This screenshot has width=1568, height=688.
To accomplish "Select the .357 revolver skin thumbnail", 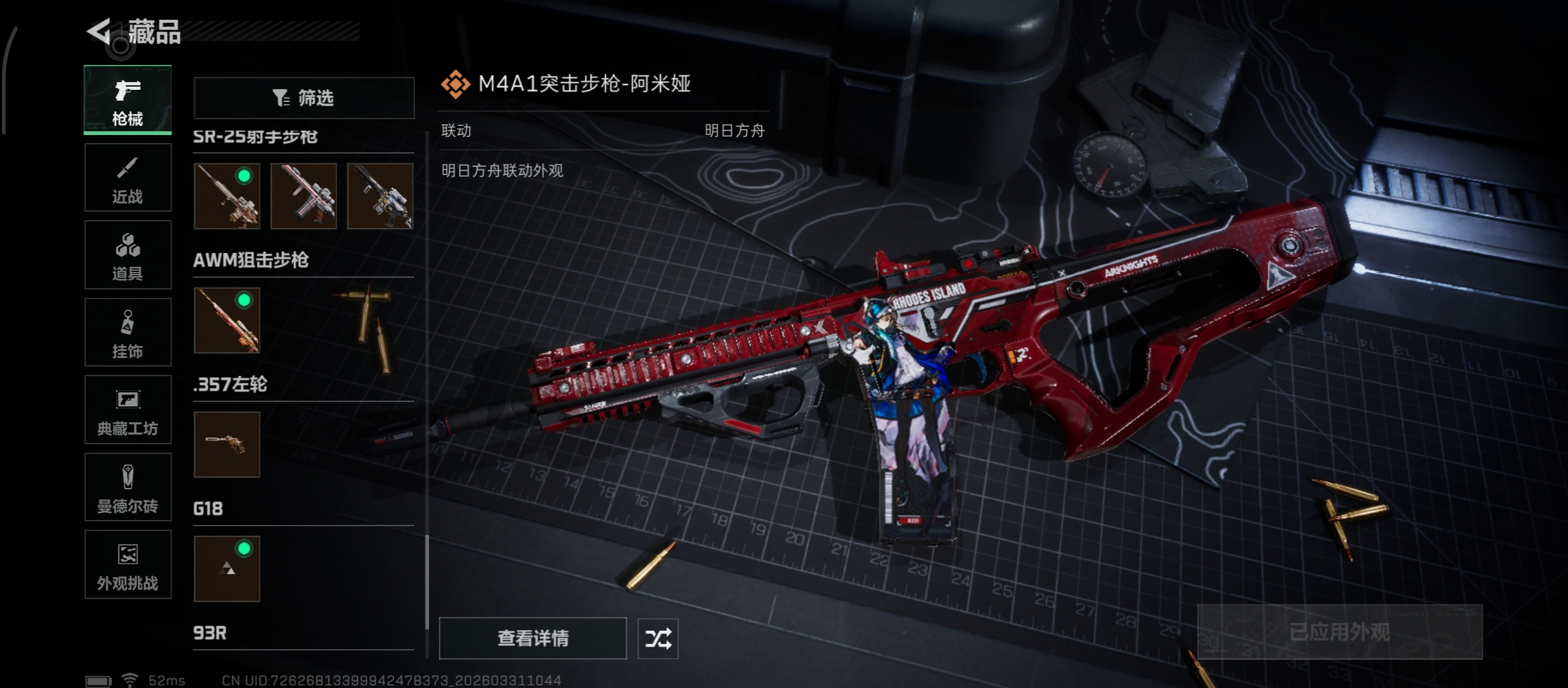I will tap(227, 444).
